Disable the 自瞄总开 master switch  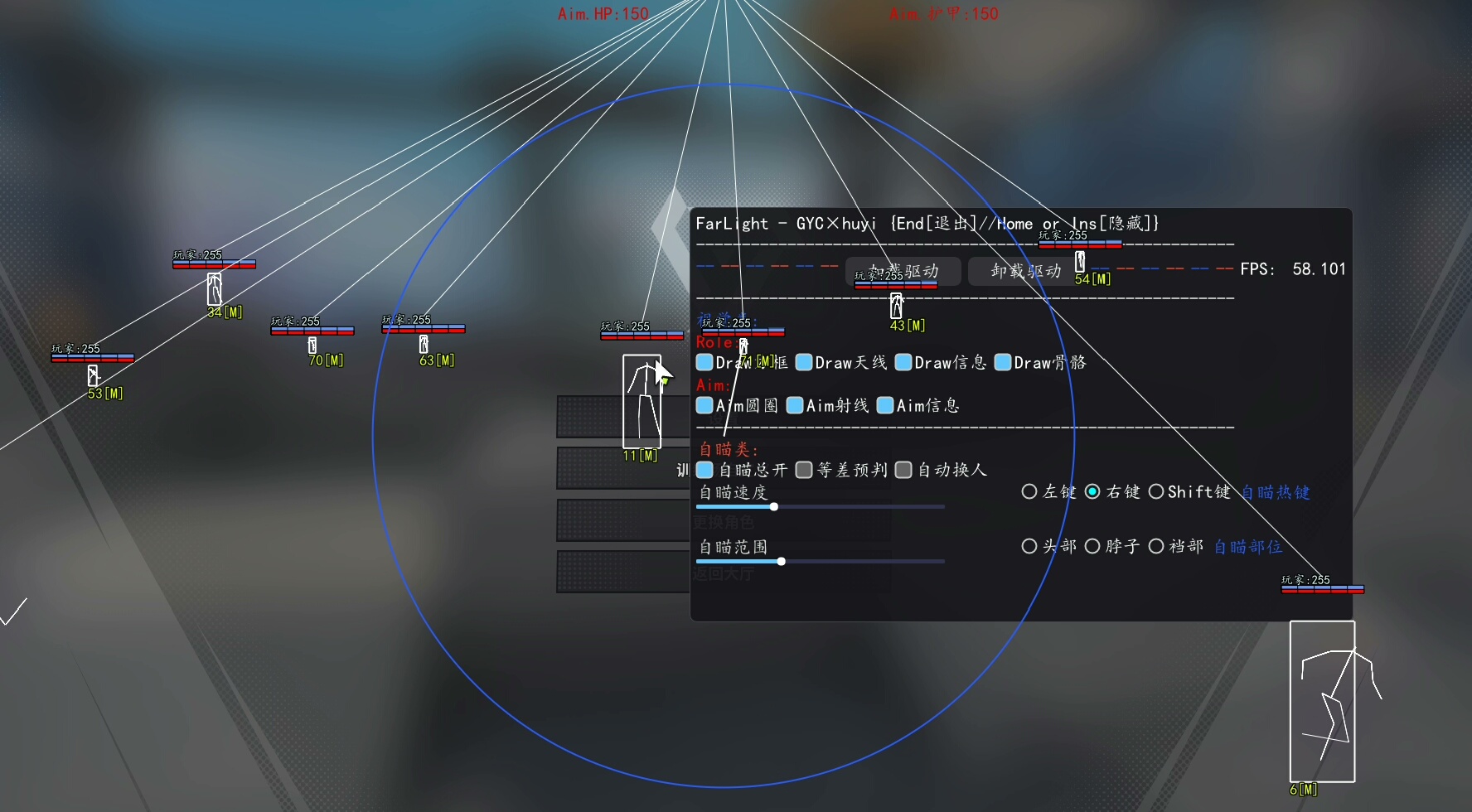tap(705, 470)
